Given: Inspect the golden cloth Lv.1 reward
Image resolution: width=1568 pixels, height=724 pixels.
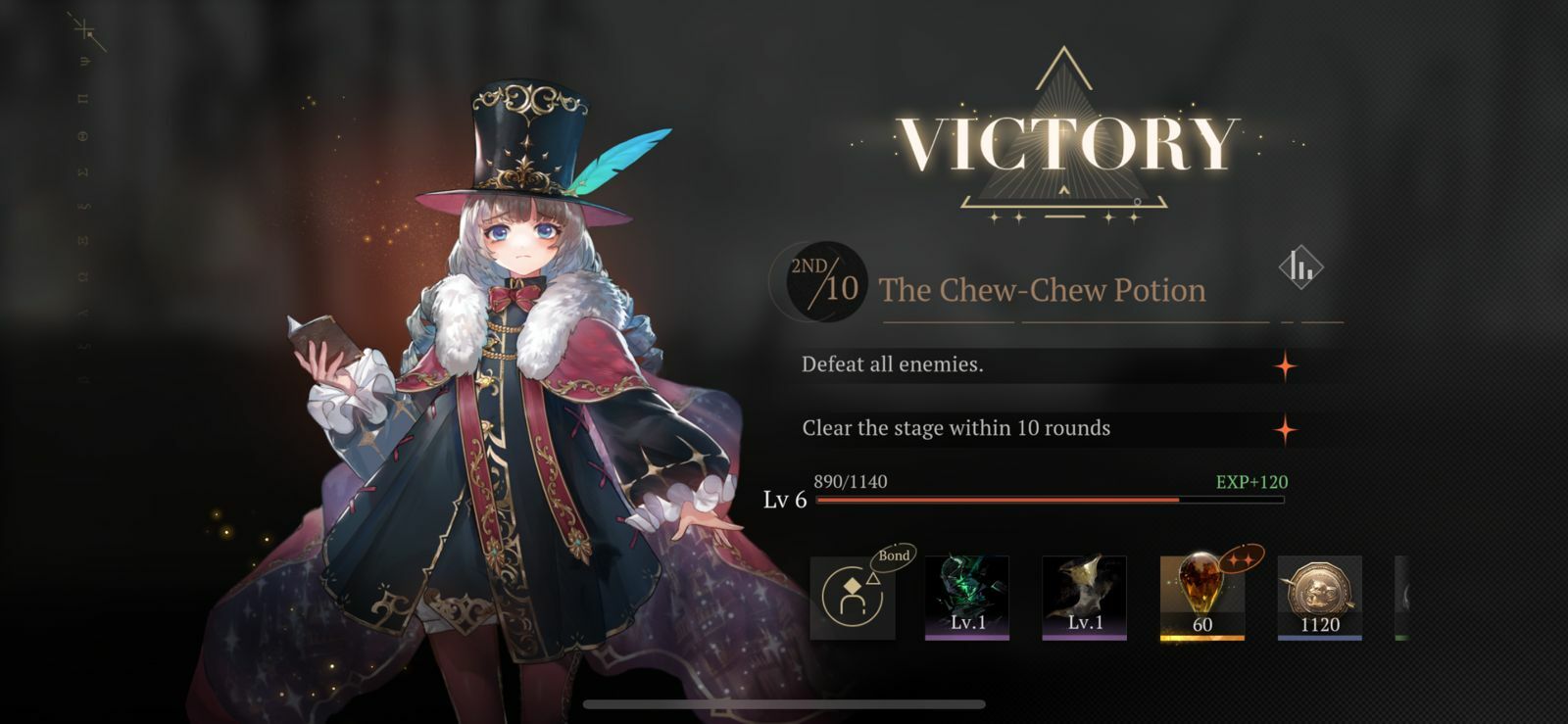Looking at the screenshot, I should coord(1084,597).
